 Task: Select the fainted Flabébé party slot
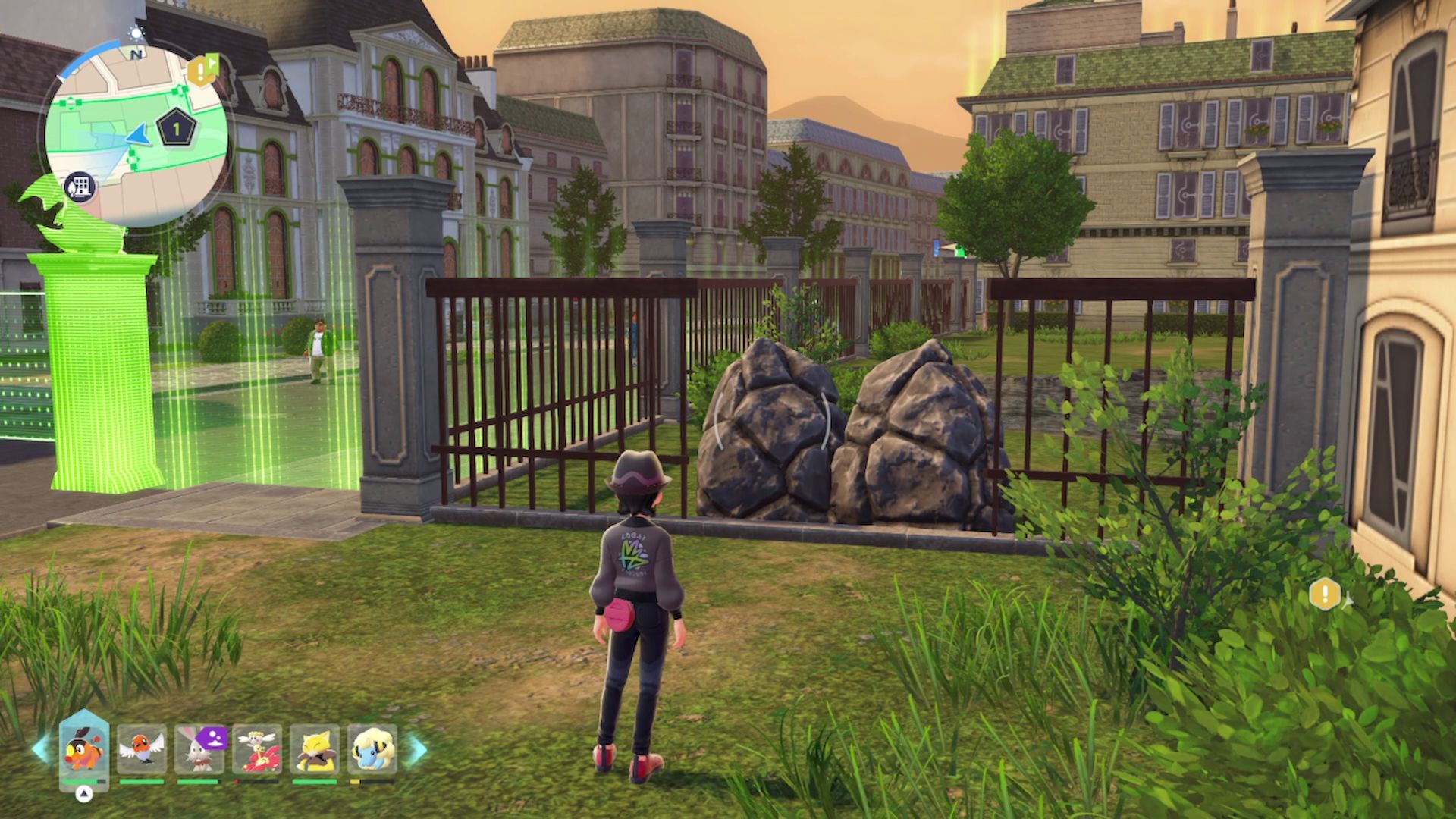(257, 749)
